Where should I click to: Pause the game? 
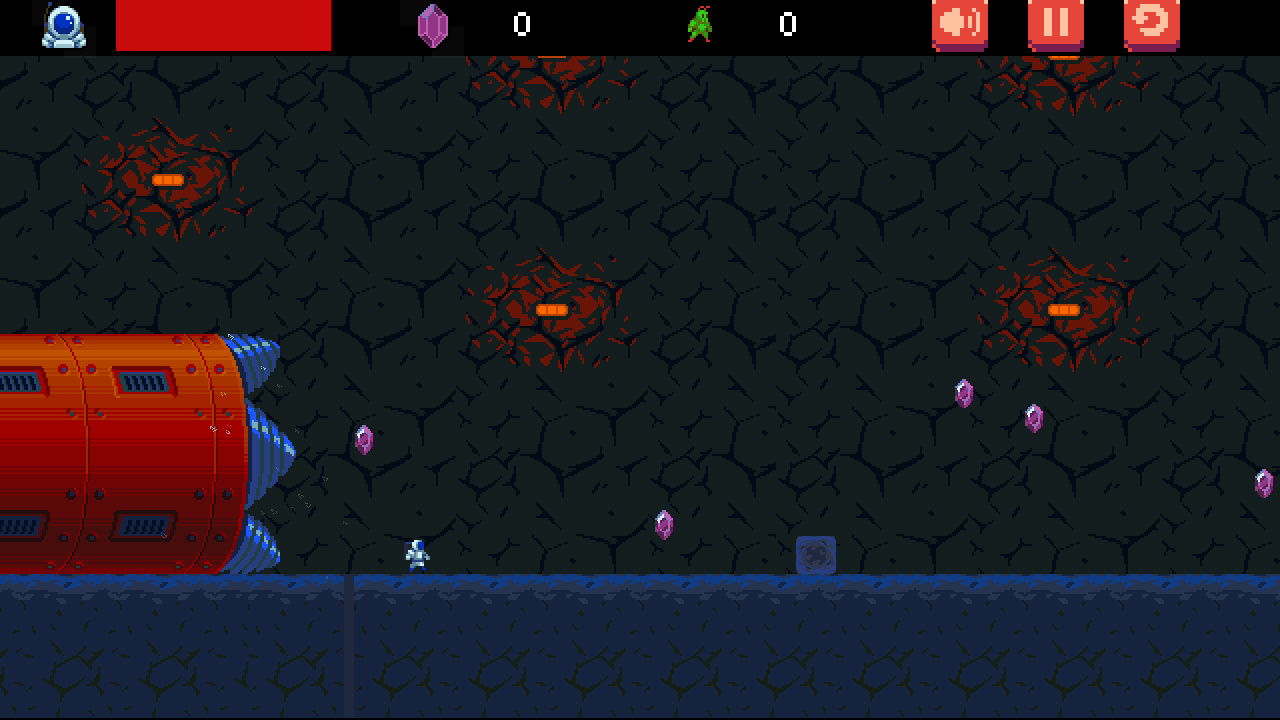click(1055, 24)
